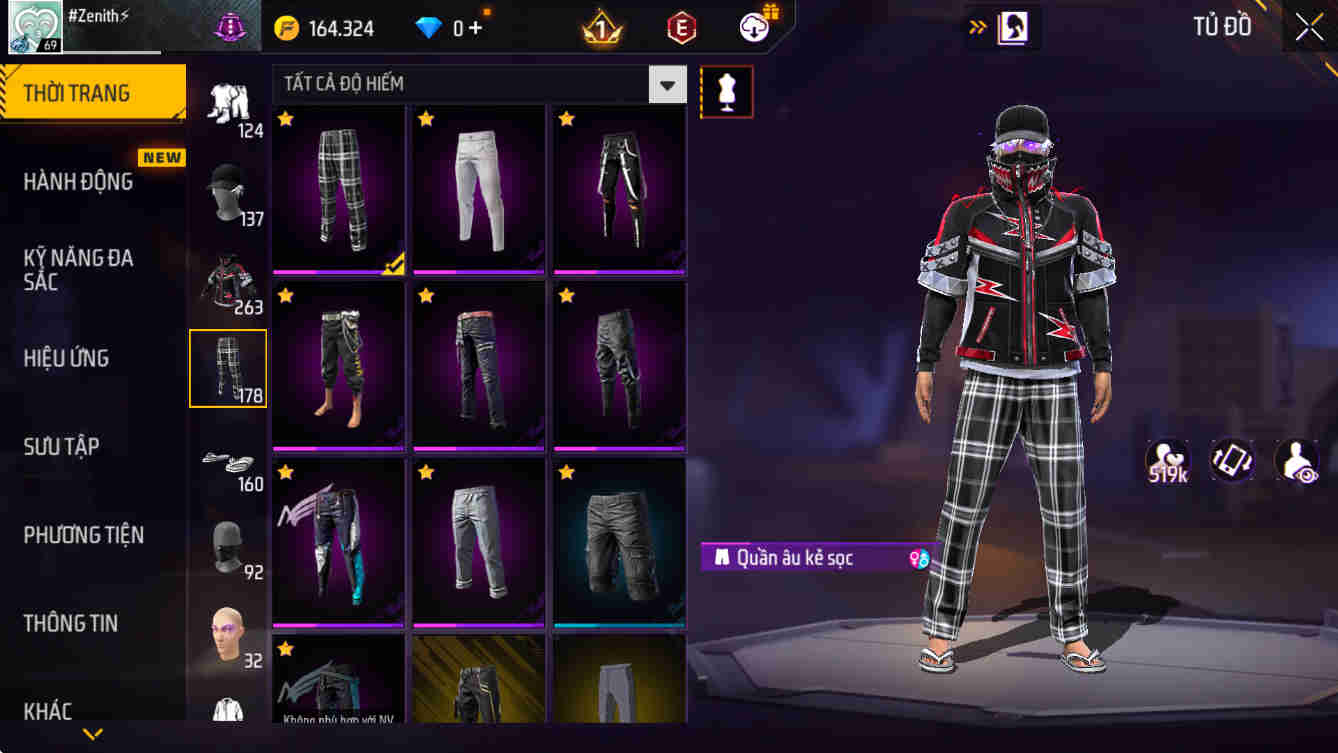Open the headwear category with 137 items
This screenshot has height=753, width=1338.
point(228,185)
